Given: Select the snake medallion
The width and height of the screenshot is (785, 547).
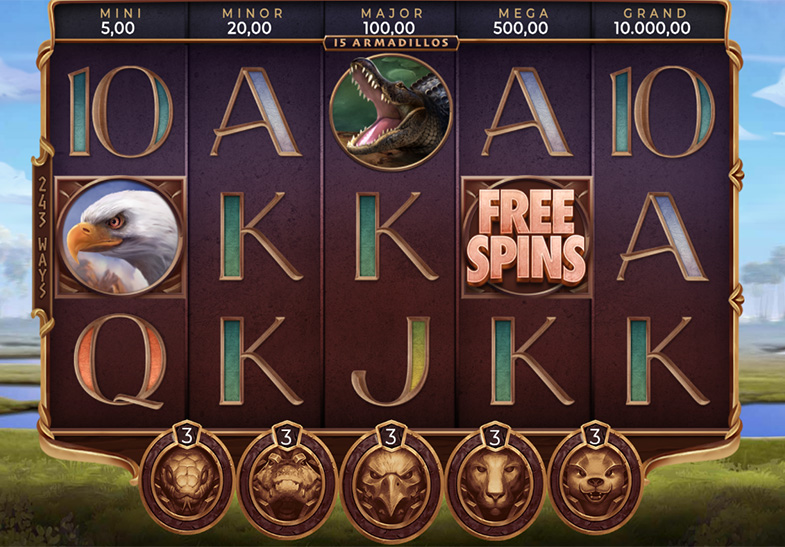Looking at the screenshot, I should pyautogui.click(x=187, y=482).
